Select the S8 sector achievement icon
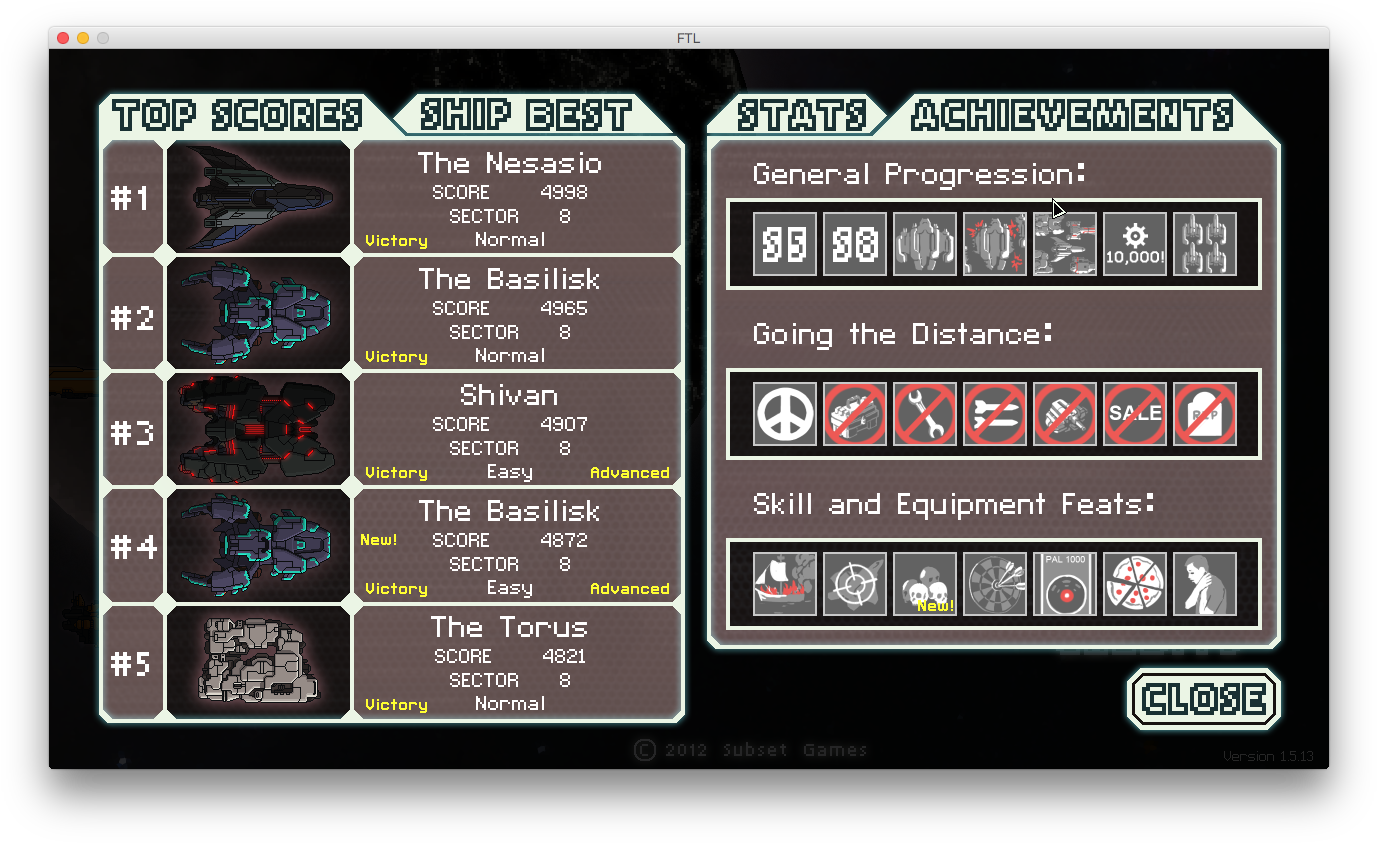The image size is (1377, 843). 855,244
